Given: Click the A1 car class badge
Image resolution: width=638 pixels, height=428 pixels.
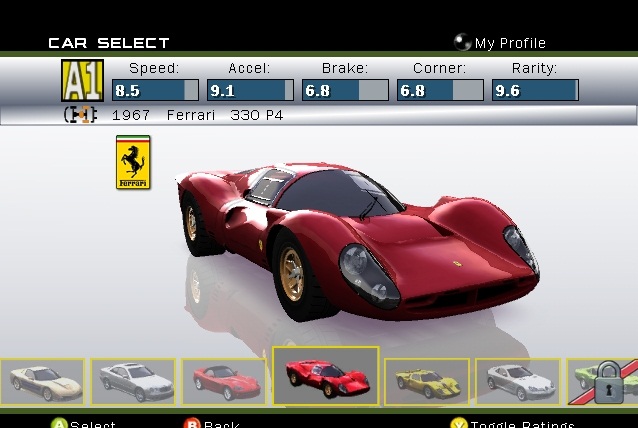Looking at the screenshot, I should (x=82, y=81).
